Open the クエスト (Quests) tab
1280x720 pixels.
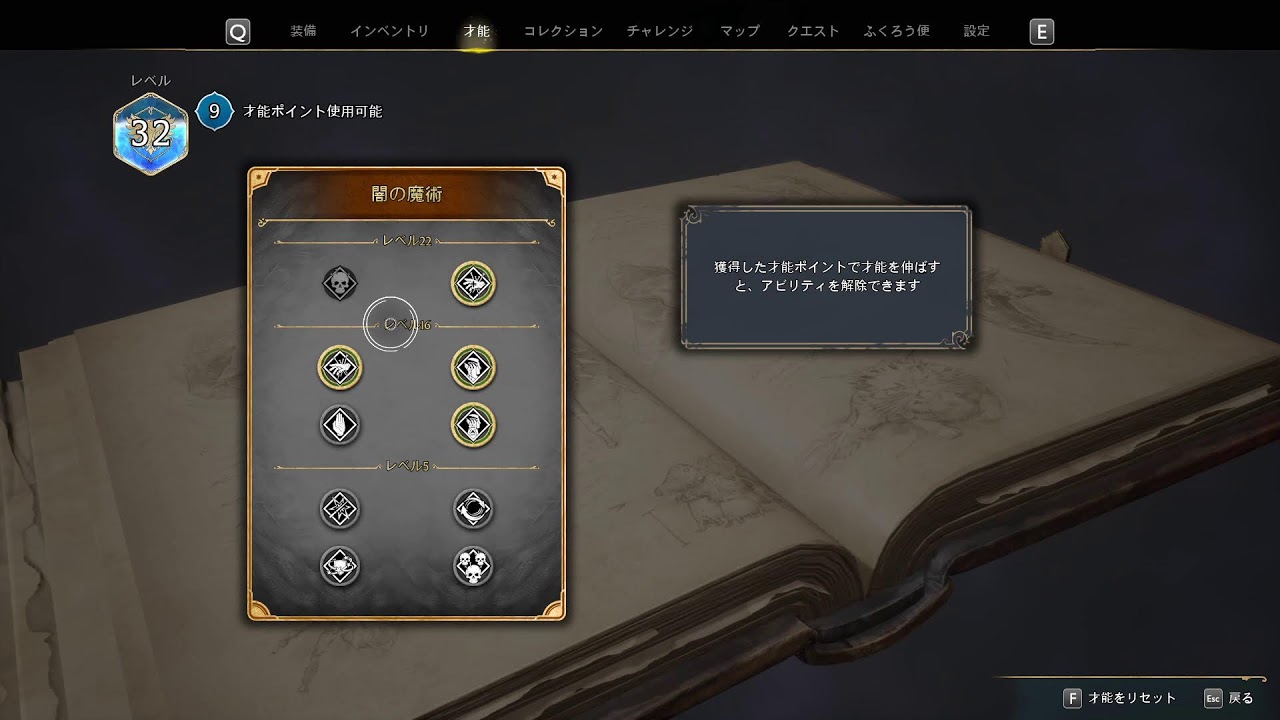pos(813,31)
